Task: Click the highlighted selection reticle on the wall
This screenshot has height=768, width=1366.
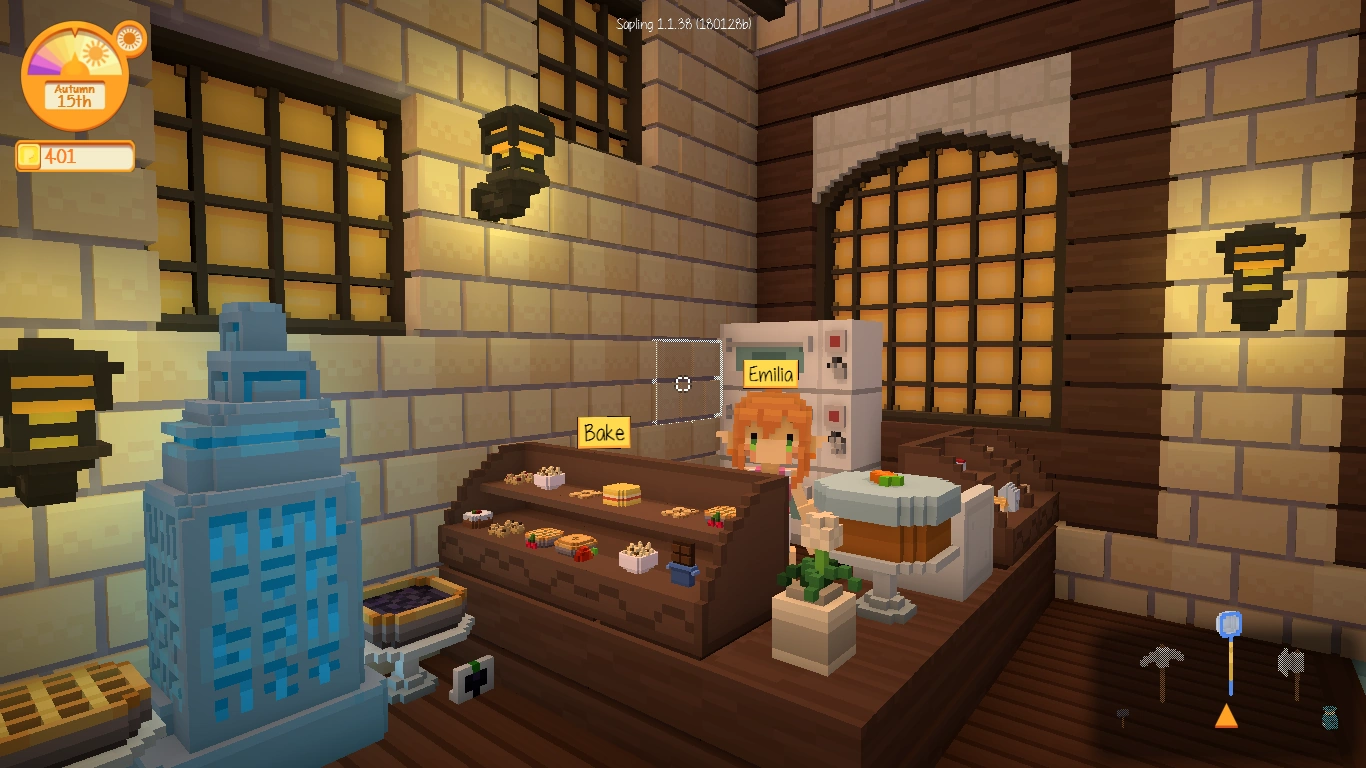Action: (683, 384)
